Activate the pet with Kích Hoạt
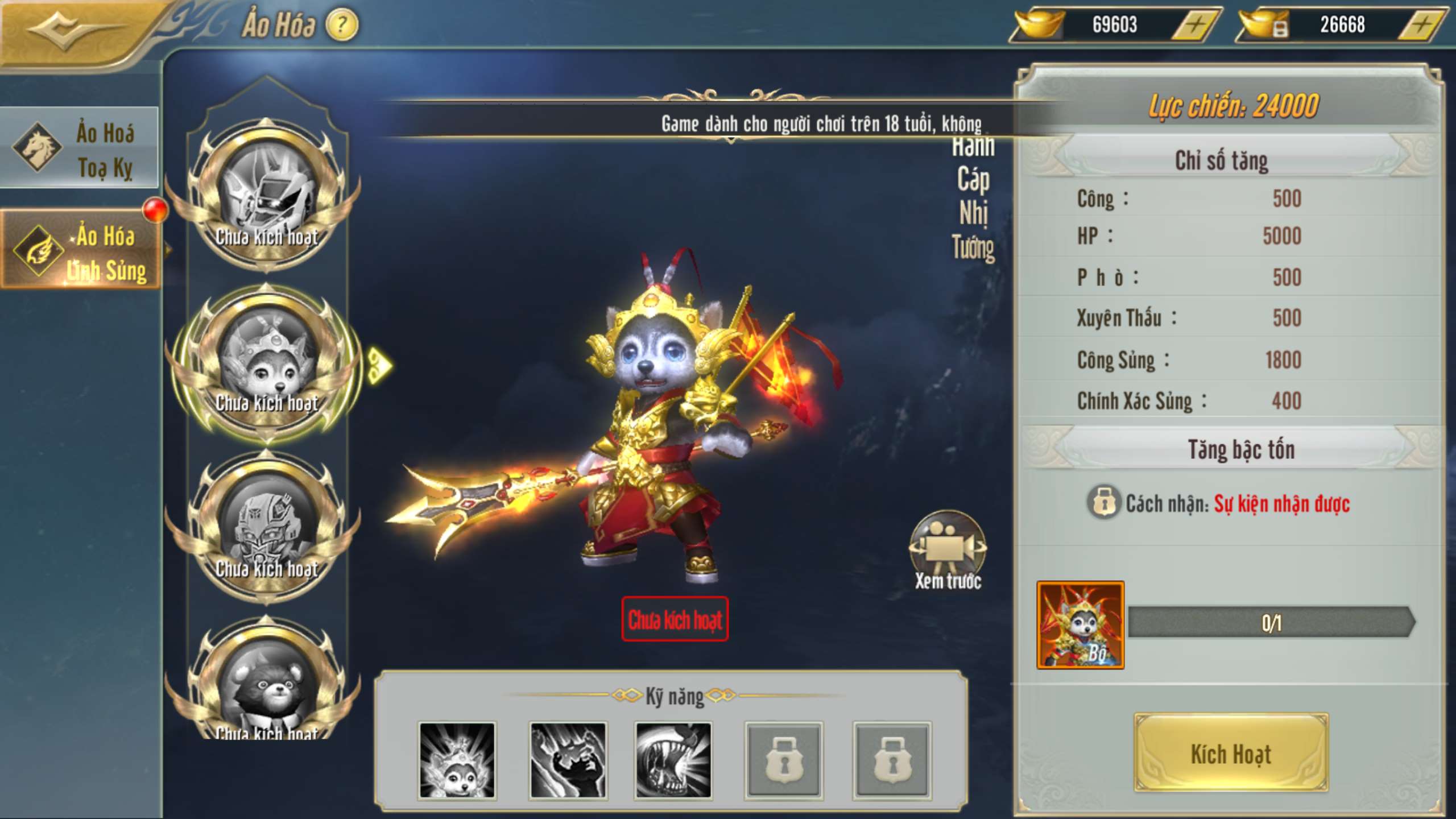Viewport: 1456px width, 819px height. point(1231,754)
